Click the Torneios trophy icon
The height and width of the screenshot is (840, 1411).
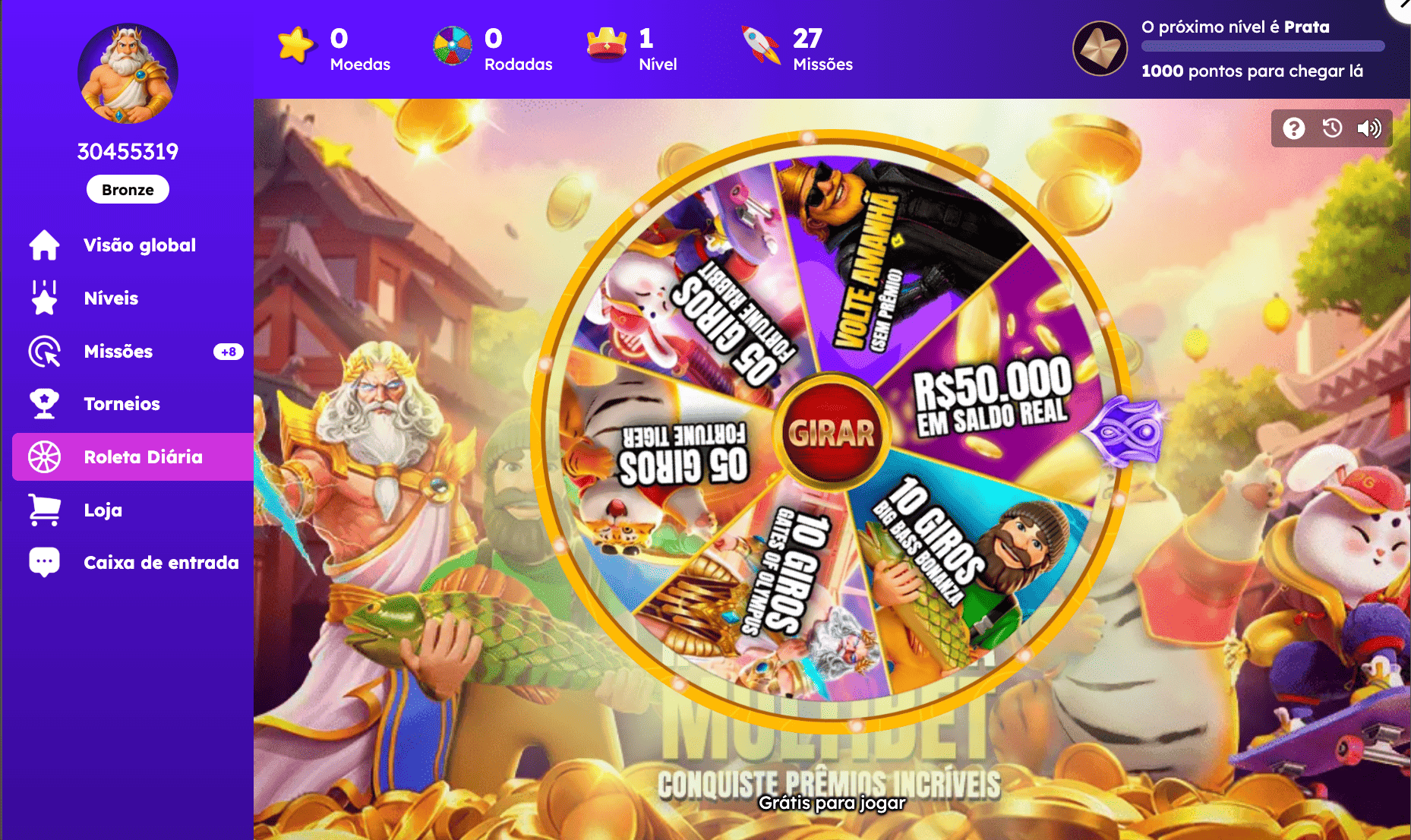[x=44, y=404]
